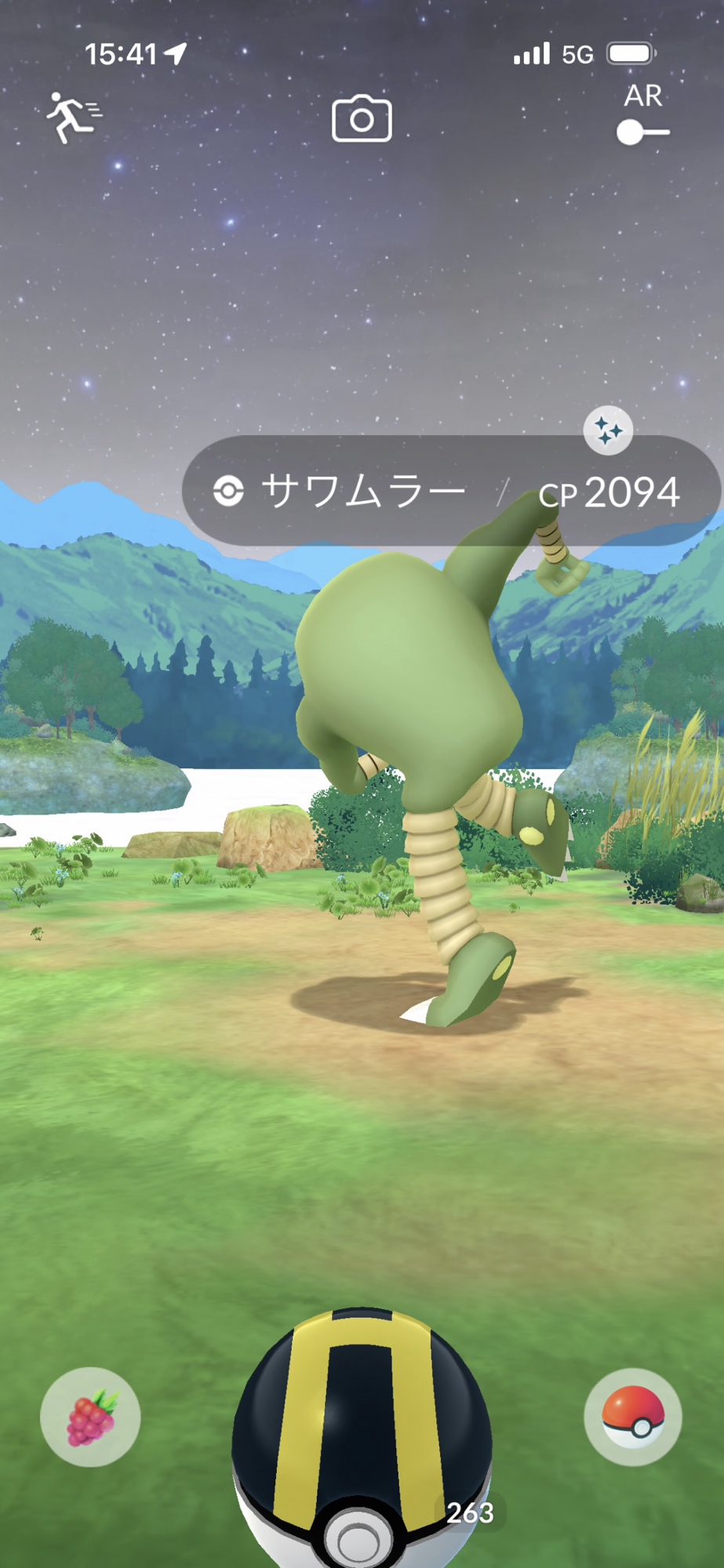This screenshot has height=1568, width=724.
Task: Open the berry selection menu
Action: [90, 1417]
